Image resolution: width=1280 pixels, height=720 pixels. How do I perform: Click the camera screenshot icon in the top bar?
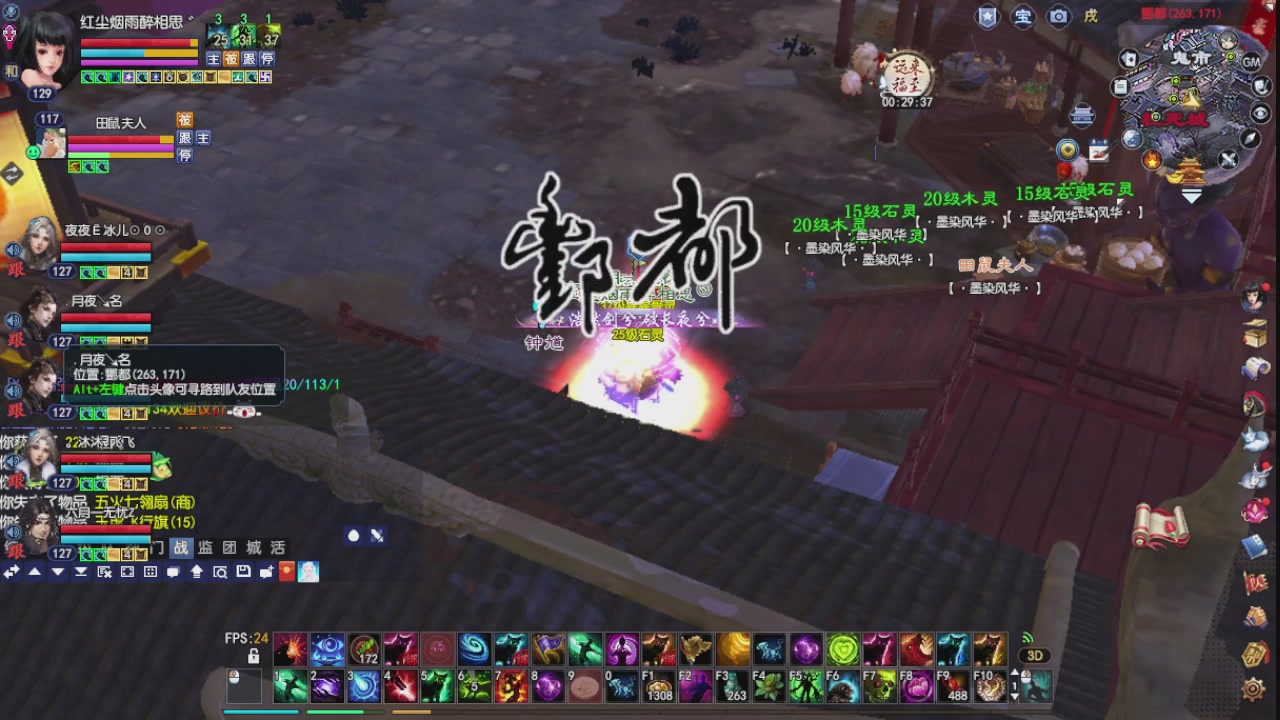coord(1058,17)
